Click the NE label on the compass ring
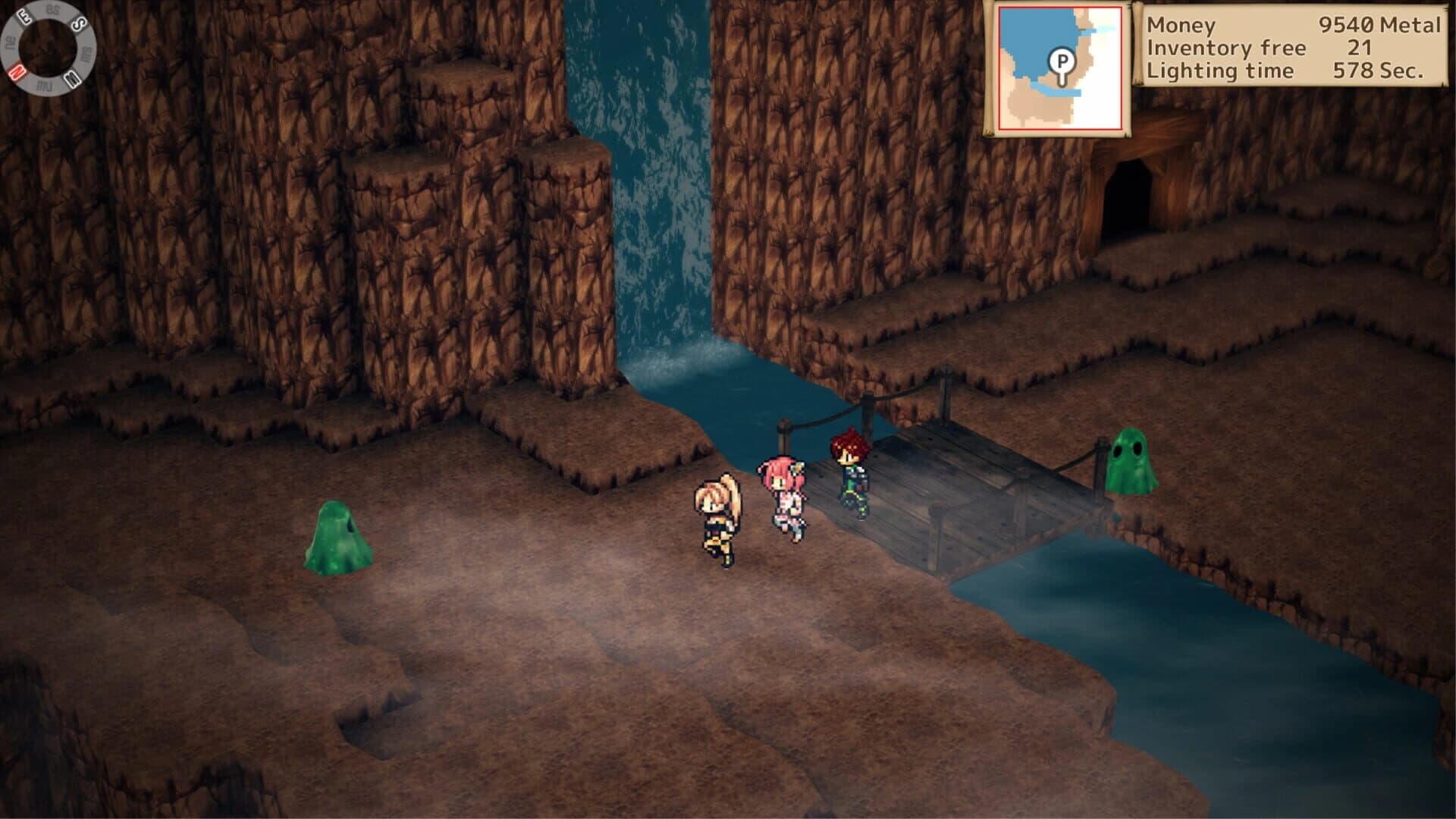 pyautogui.click(x=11, y=42)
